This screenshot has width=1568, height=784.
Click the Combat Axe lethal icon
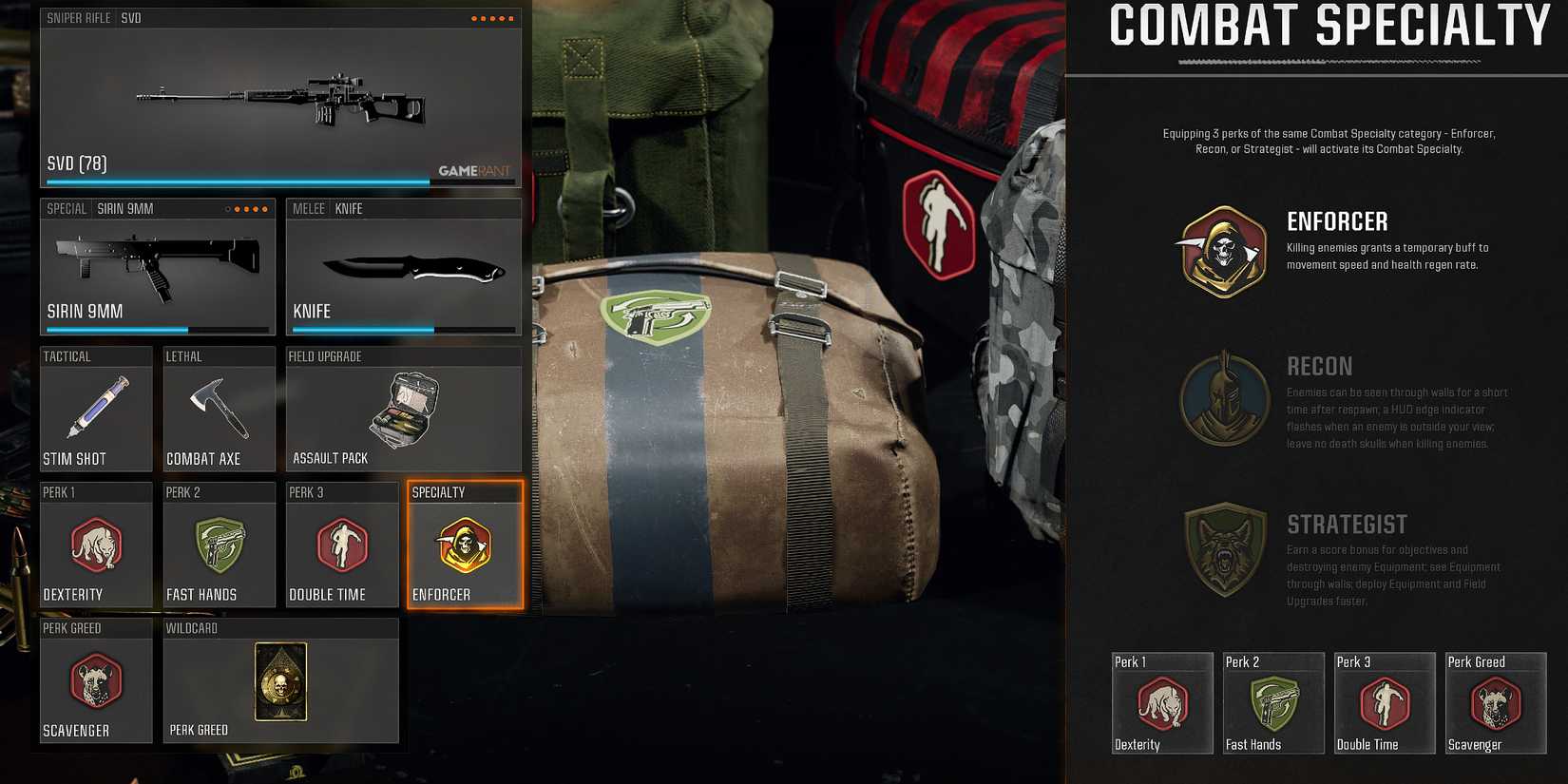pyautogui.click(x=219, y=409)
